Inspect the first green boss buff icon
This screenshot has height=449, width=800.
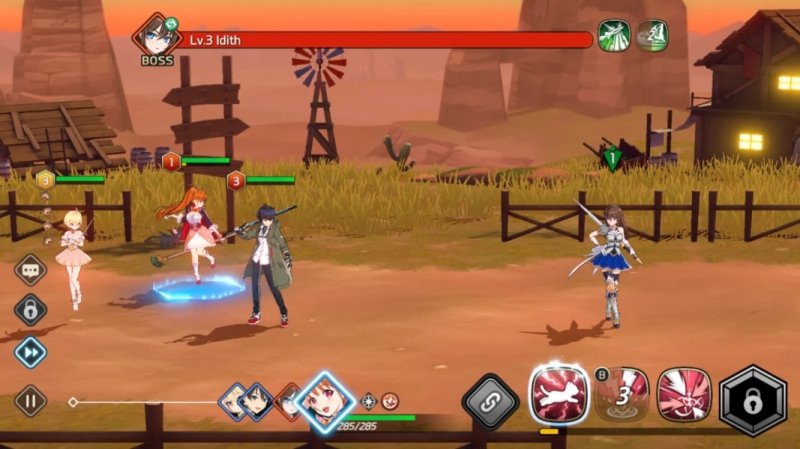click(612, 36)
